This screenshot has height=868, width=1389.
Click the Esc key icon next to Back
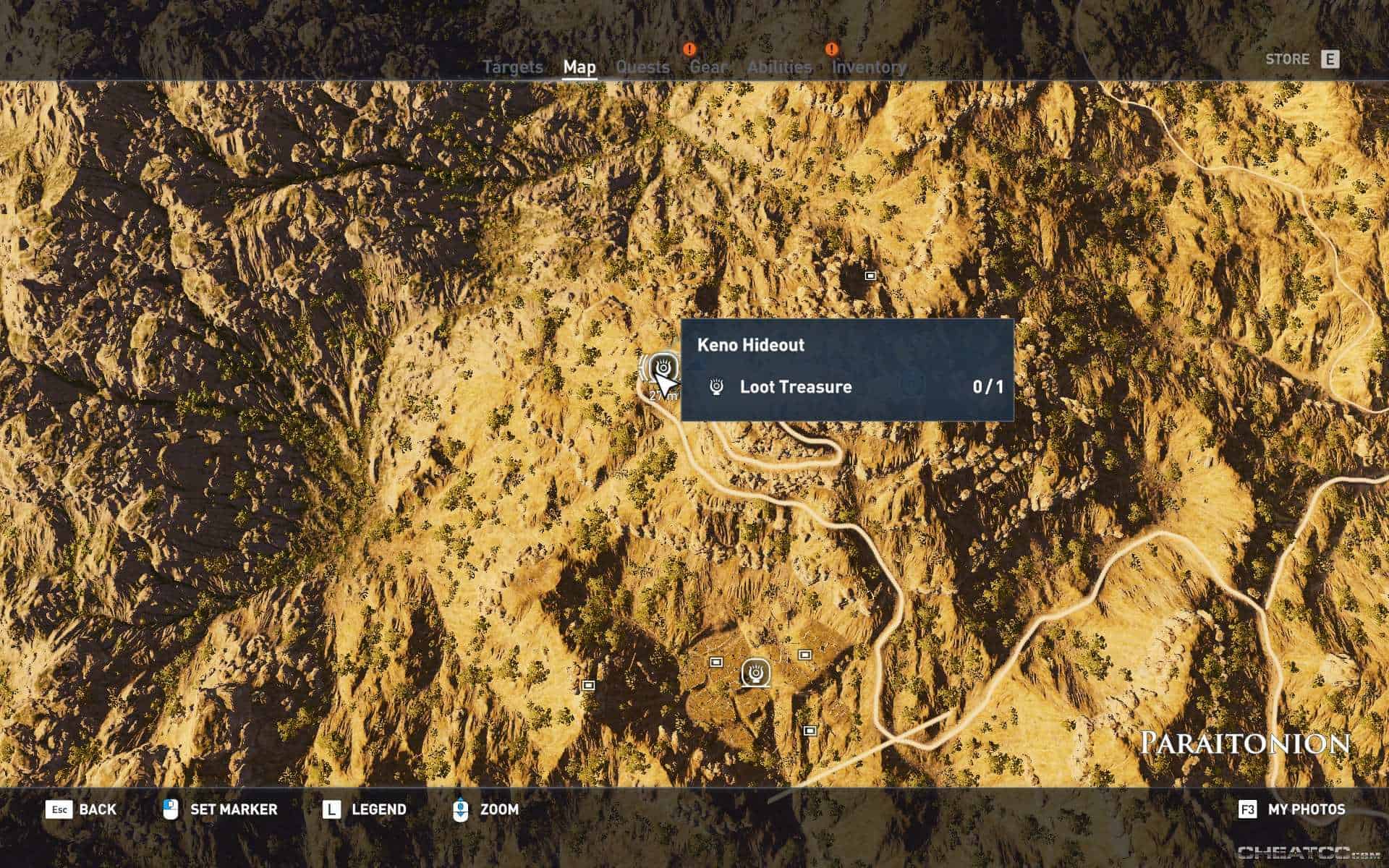click(x=61, y=809)
